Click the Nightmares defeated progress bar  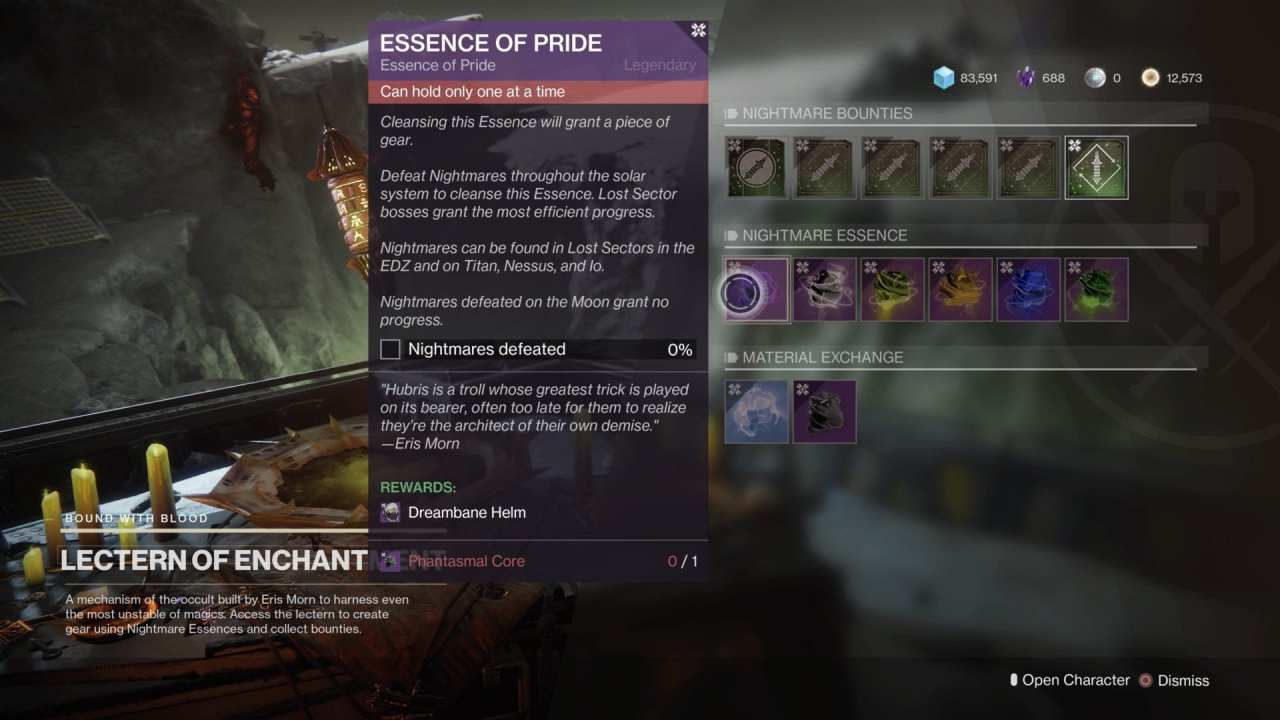[540, 349]
